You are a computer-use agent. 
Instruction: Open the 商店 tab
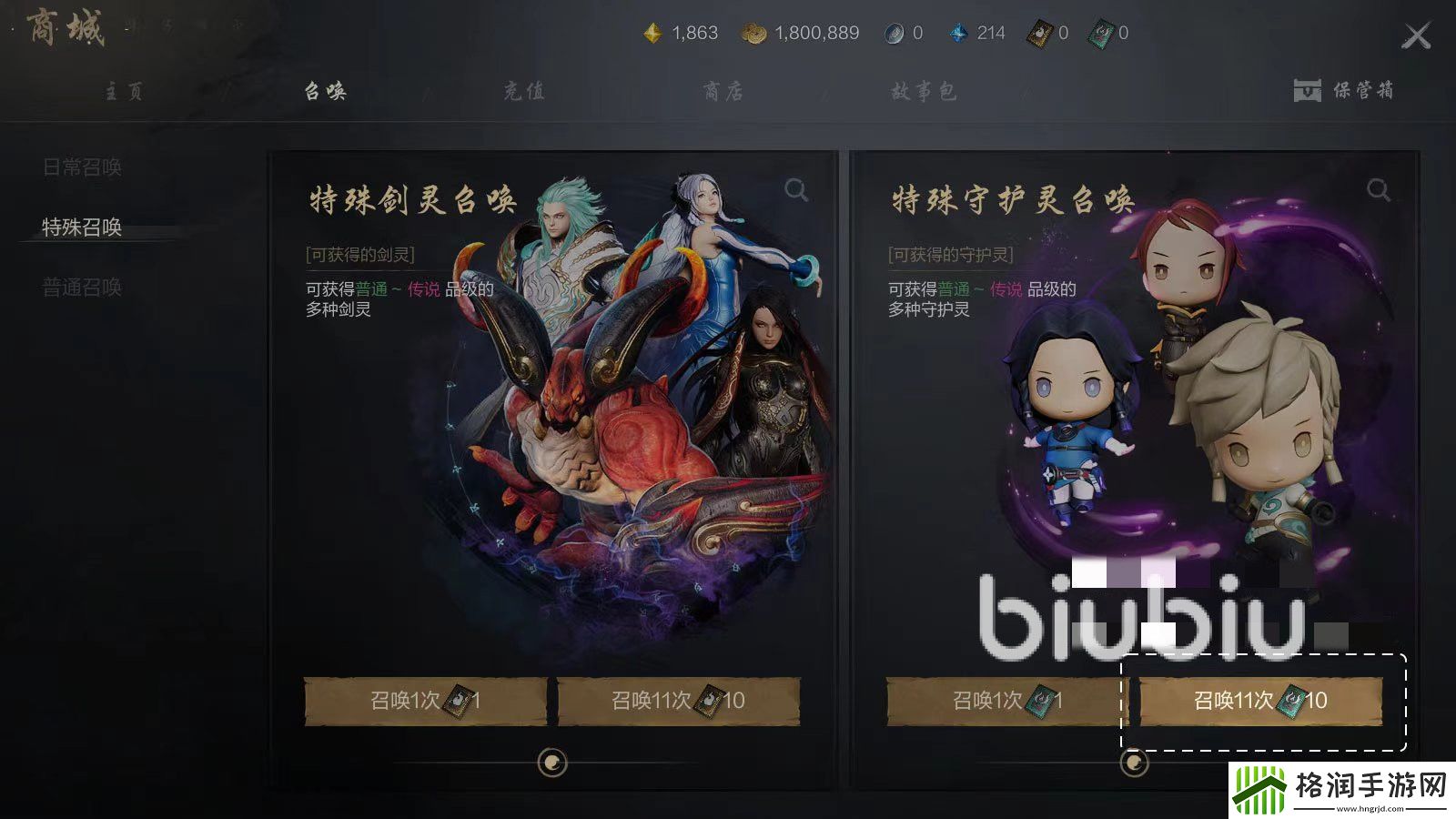point(723,91)
